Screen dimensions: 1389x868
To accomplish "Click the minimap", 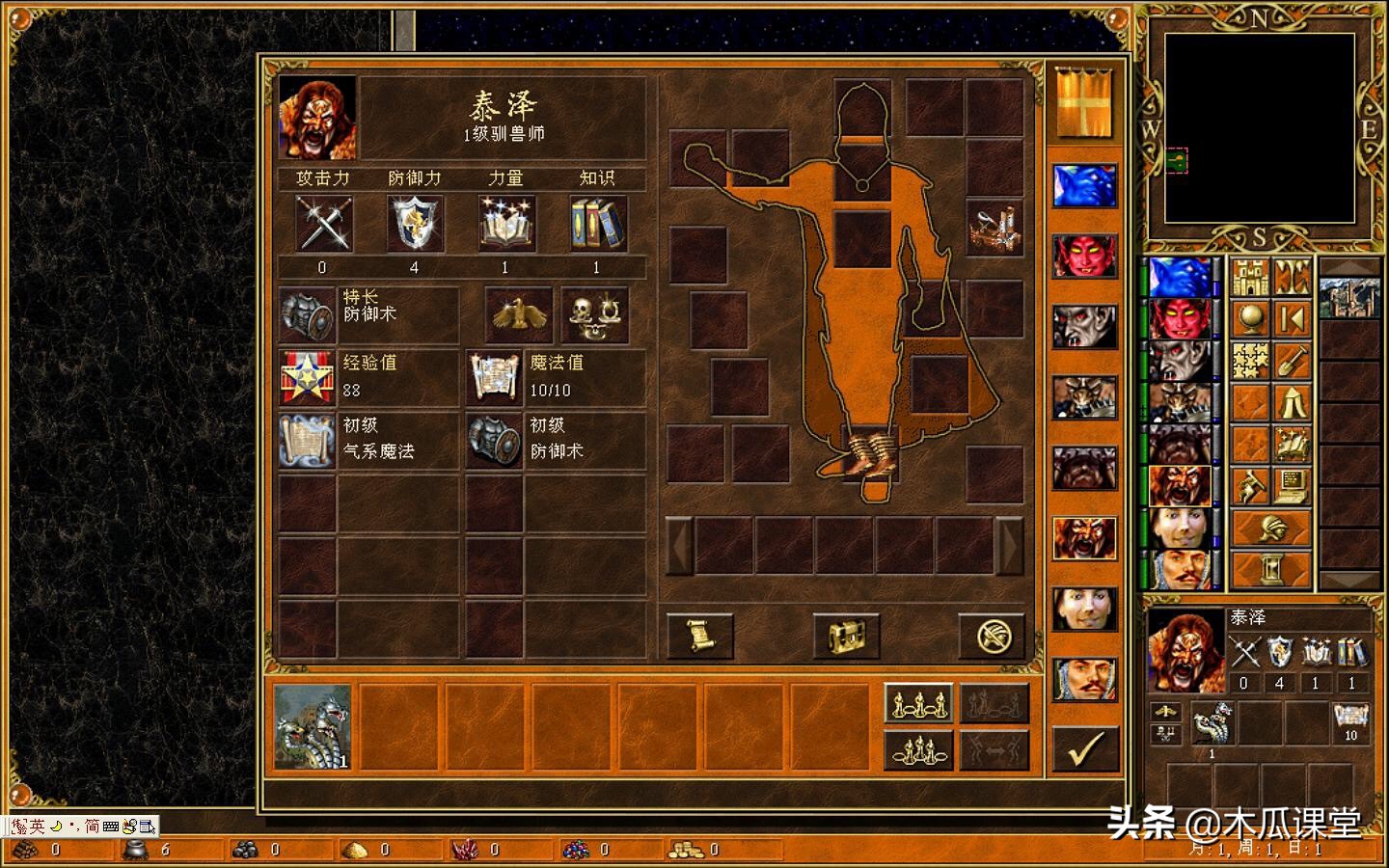I will [x=1259, y=128].
